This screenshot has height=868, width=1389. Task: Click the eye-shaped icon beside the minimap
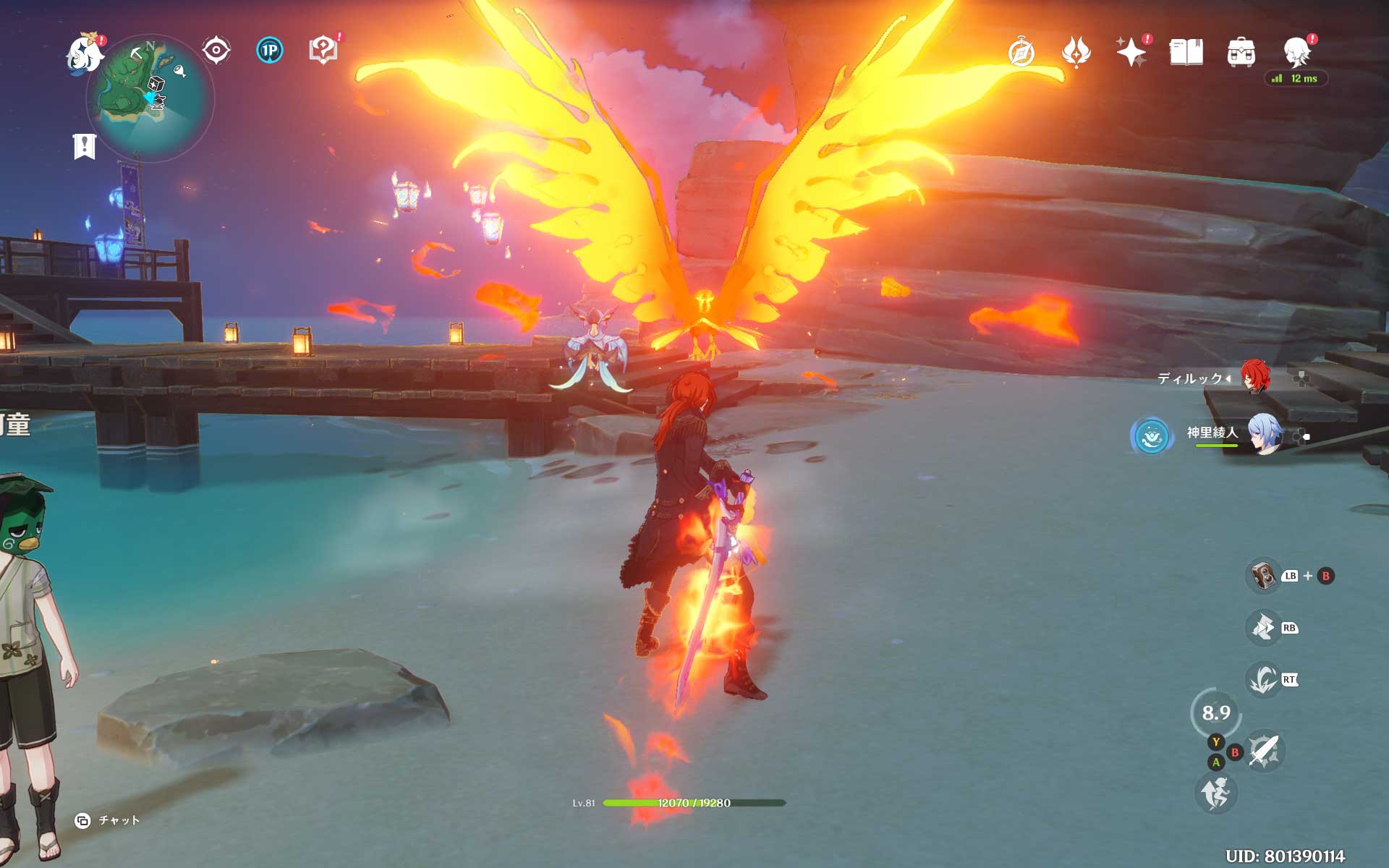coord(216,51)
